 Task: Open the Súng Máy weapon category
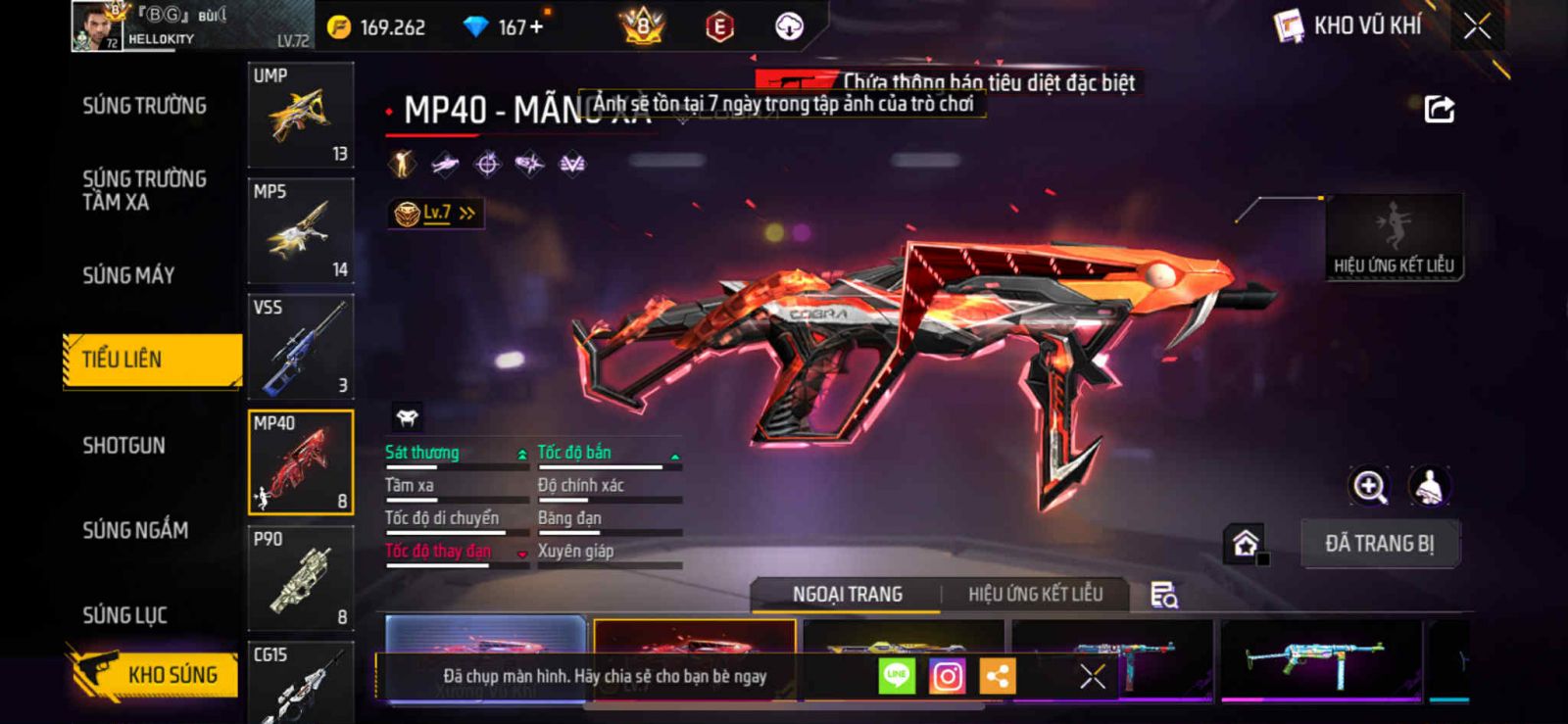(x=128, y=275)
